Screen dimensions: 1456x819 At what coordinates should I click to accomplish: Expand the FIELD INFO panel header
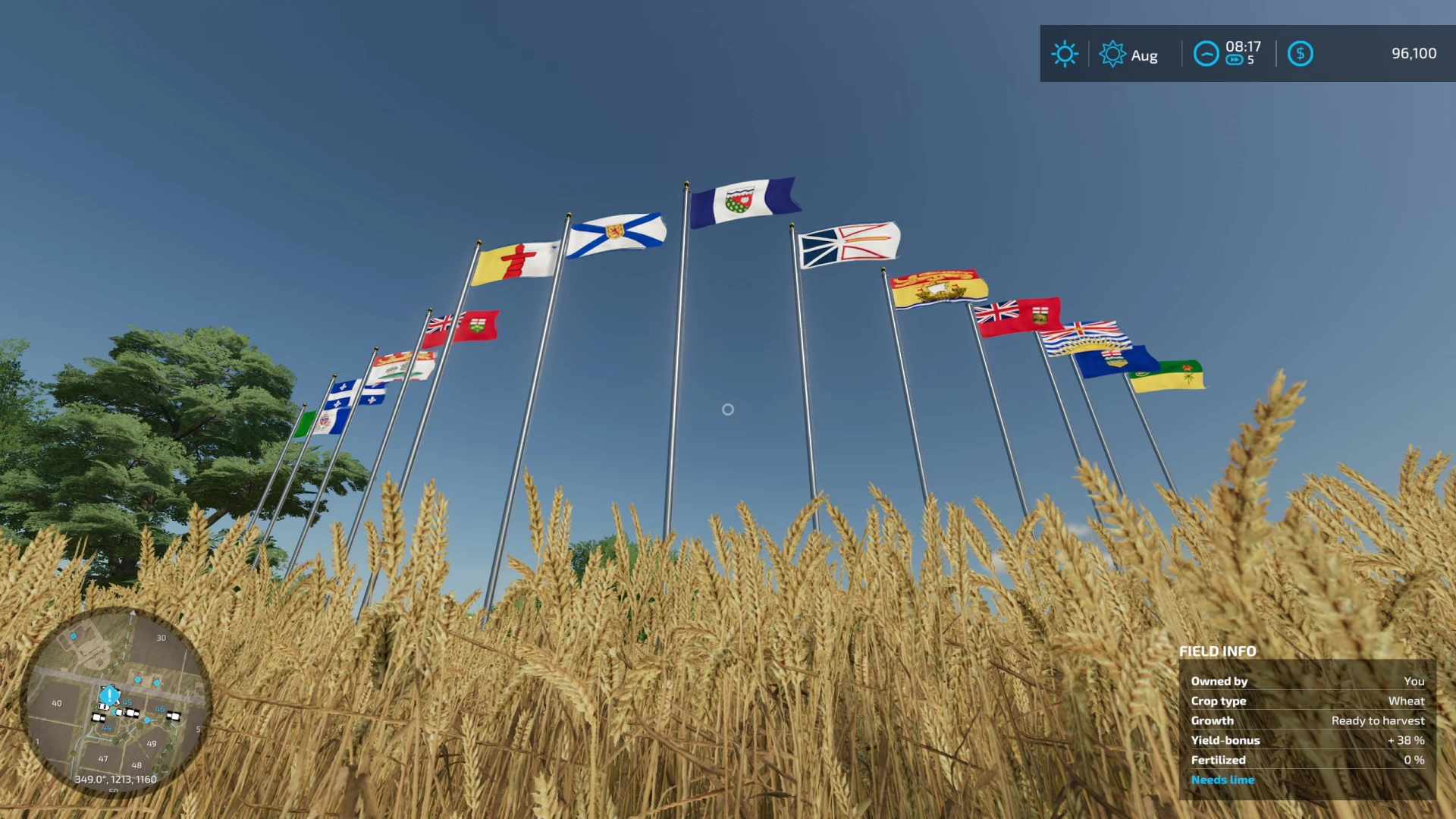pos(1216,651)
